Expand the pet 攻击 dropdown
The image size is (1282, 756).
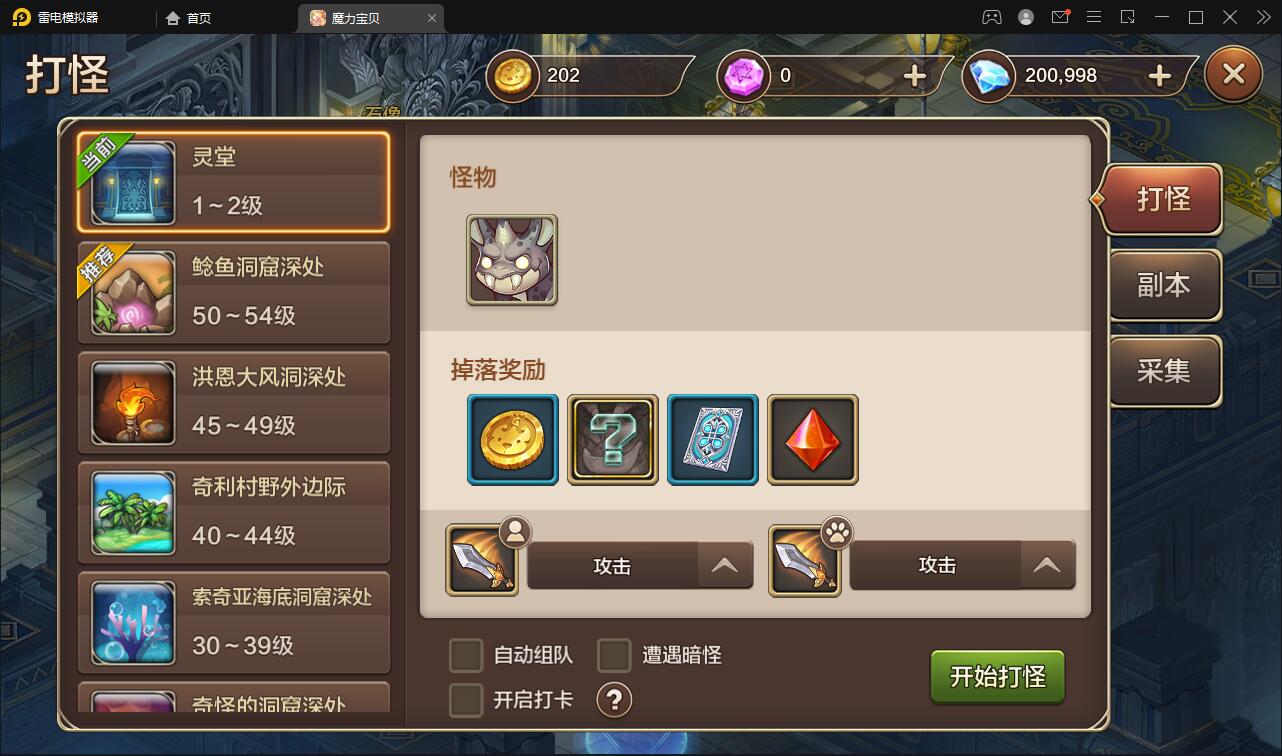click(1046, 565)
